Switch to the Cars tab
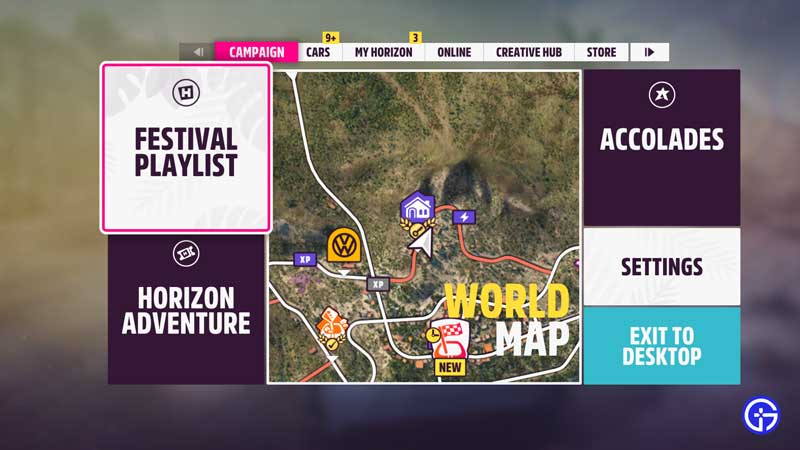Screen dimensions: 800x450 coord(318,52)
